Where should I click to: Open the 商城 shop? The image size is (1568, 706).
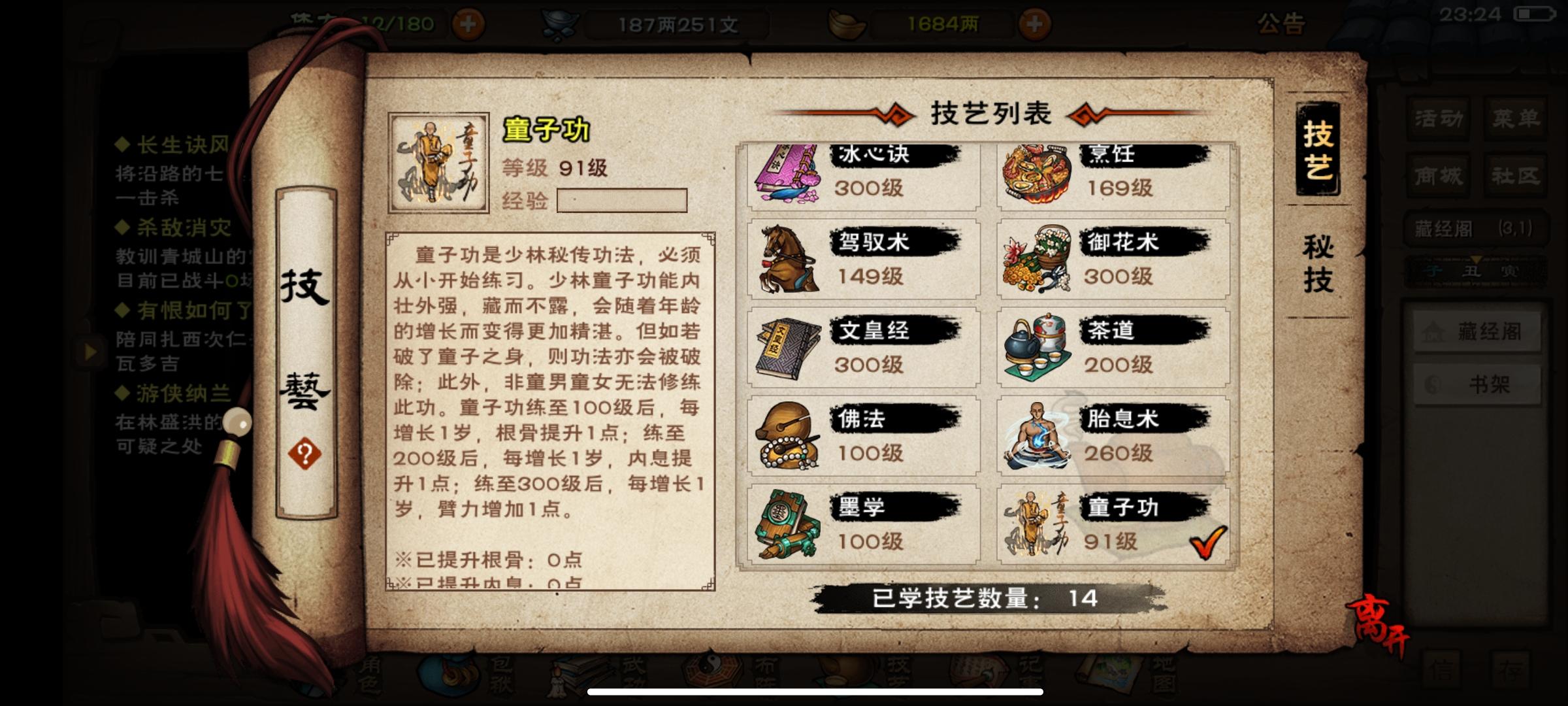pyautogui.click(x=1437, y=175)
